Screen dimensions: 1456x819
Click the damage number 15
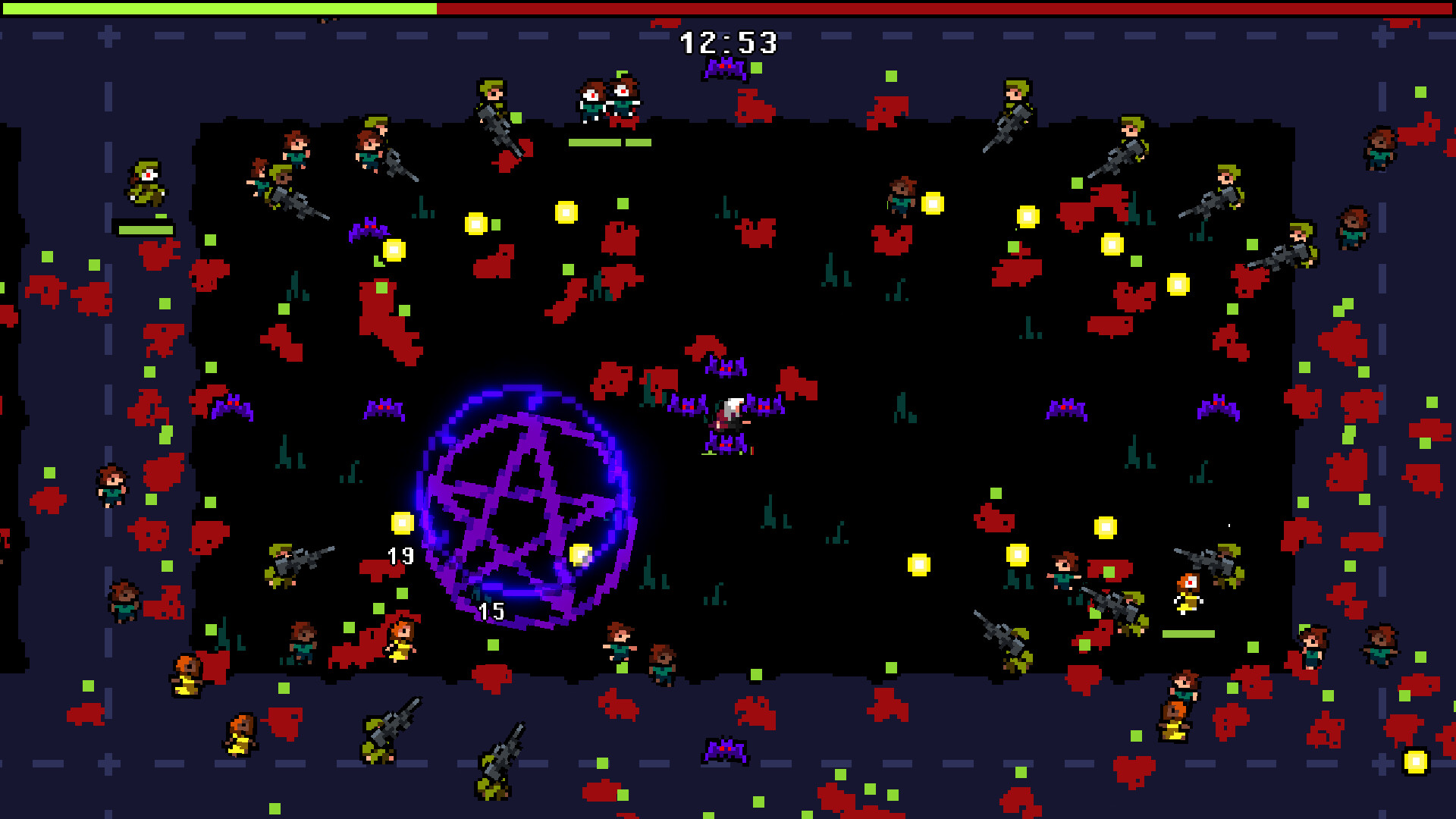491,609
